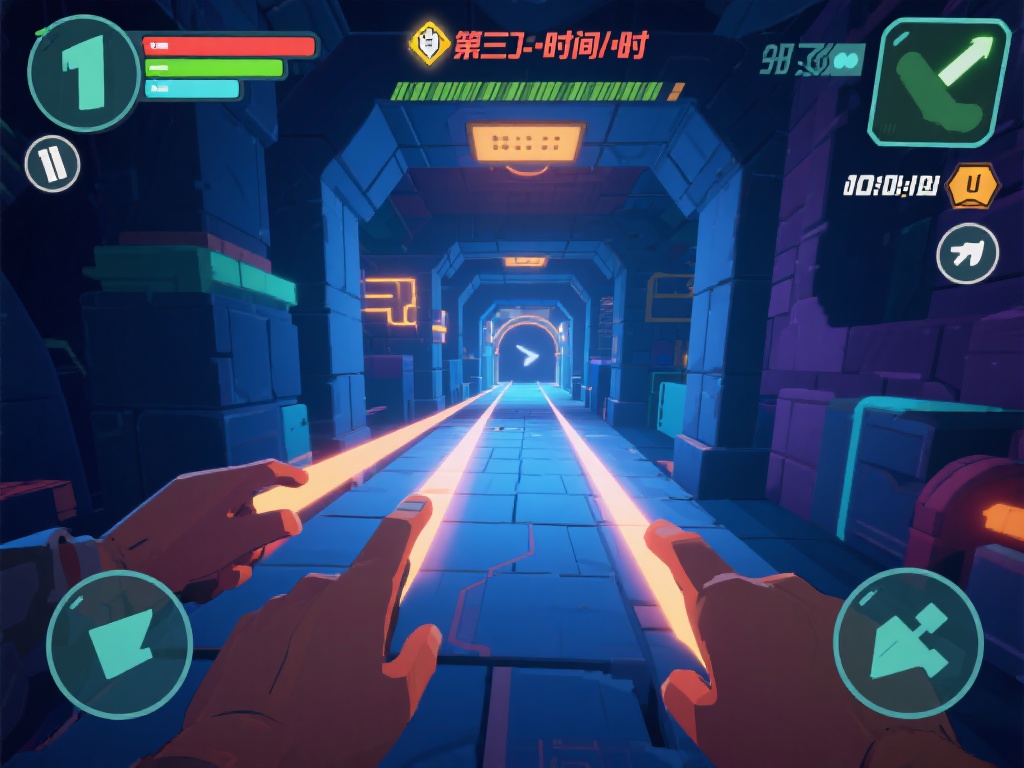Select the green sword weapon slot

(939, 82)
